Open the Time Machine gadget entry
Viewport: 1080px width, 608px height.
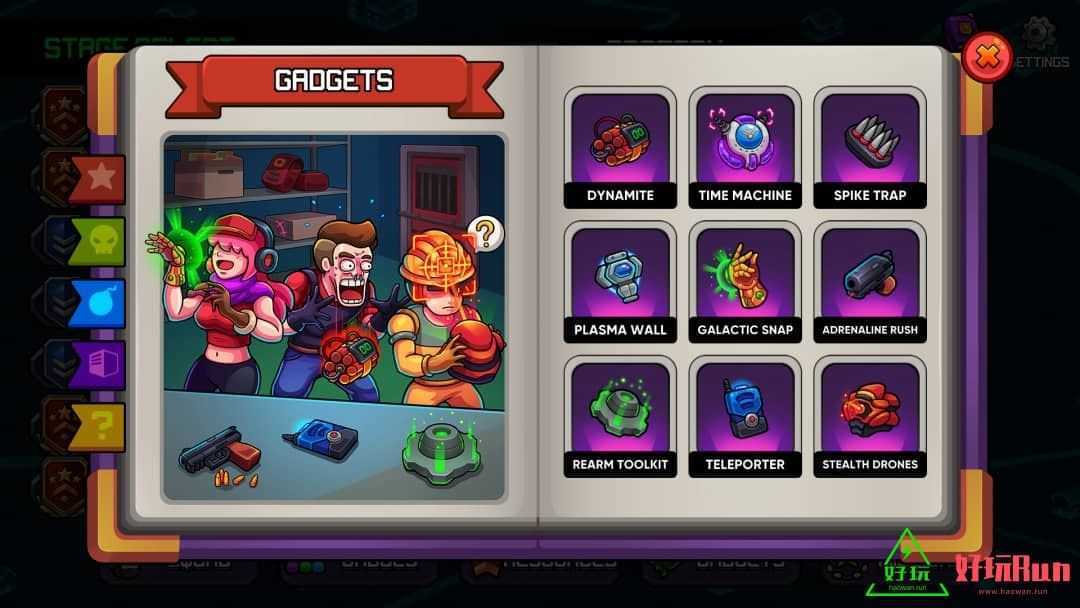pos(745,147)
